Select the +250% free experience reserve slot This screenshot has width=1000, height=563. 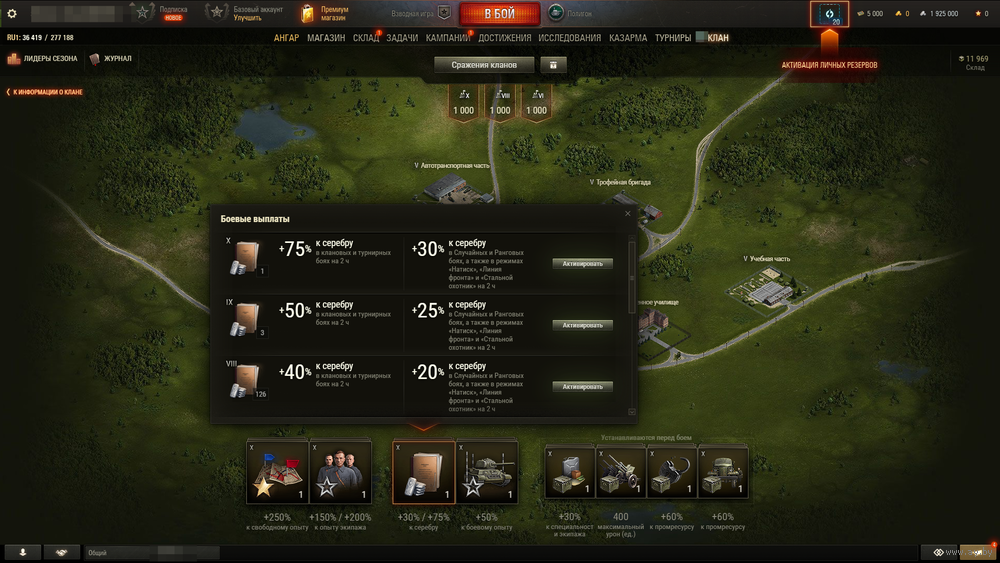[x=277, y=472]
